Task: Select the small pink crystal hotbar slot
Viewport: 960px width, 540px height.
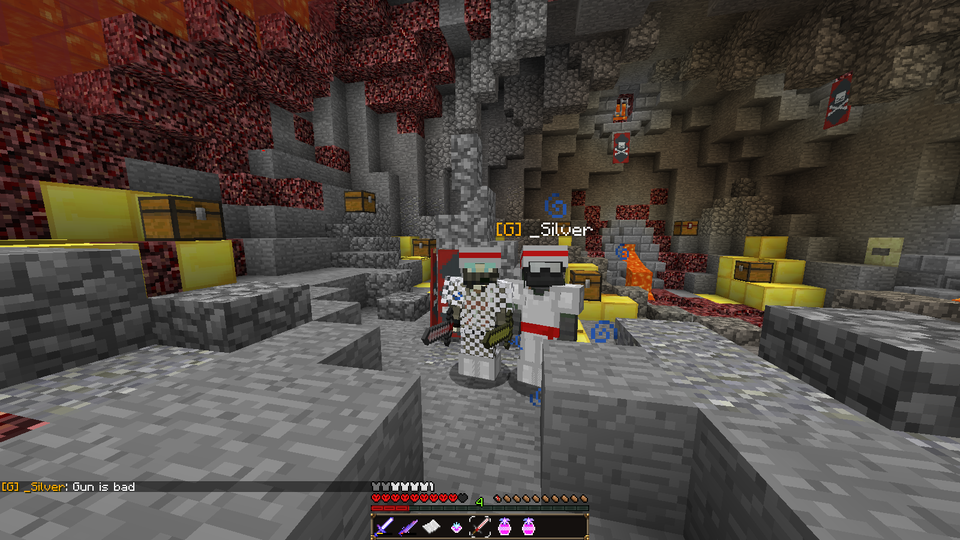Action: [x=456, y=527]
